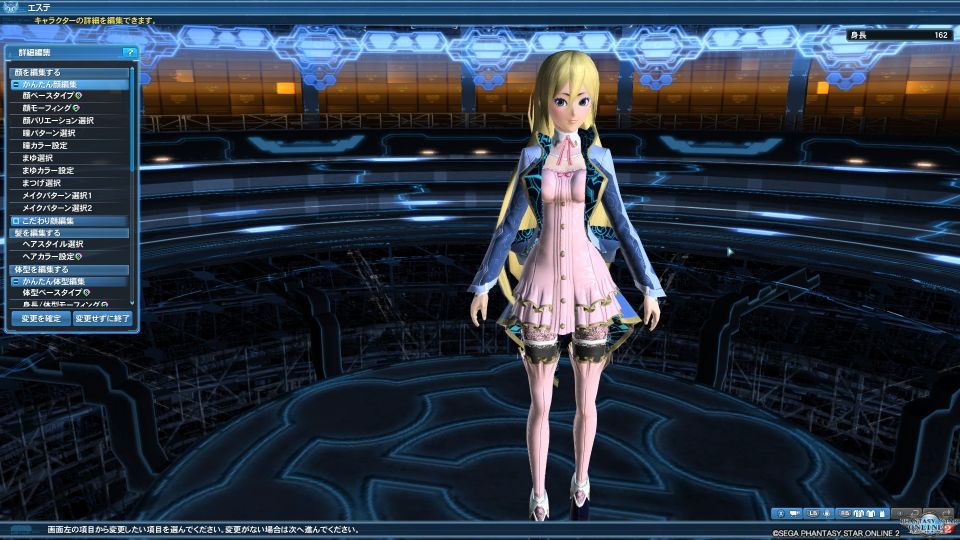Screen dimensions: 960x540
Task: Select メイクパターン選択2 makeup pattern
Action: click(56, 207)
